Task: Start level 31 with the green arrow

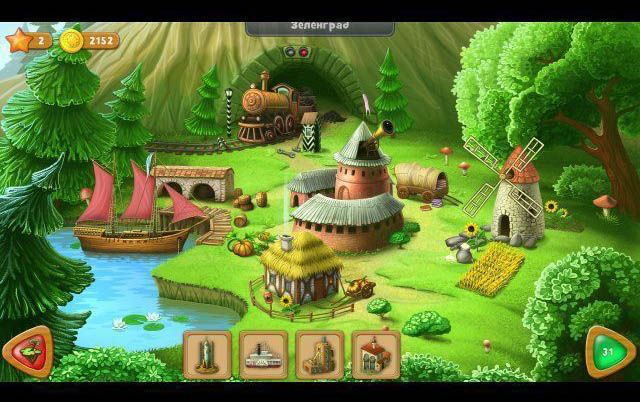Action: pyautogui.click(x=607, y=352)
